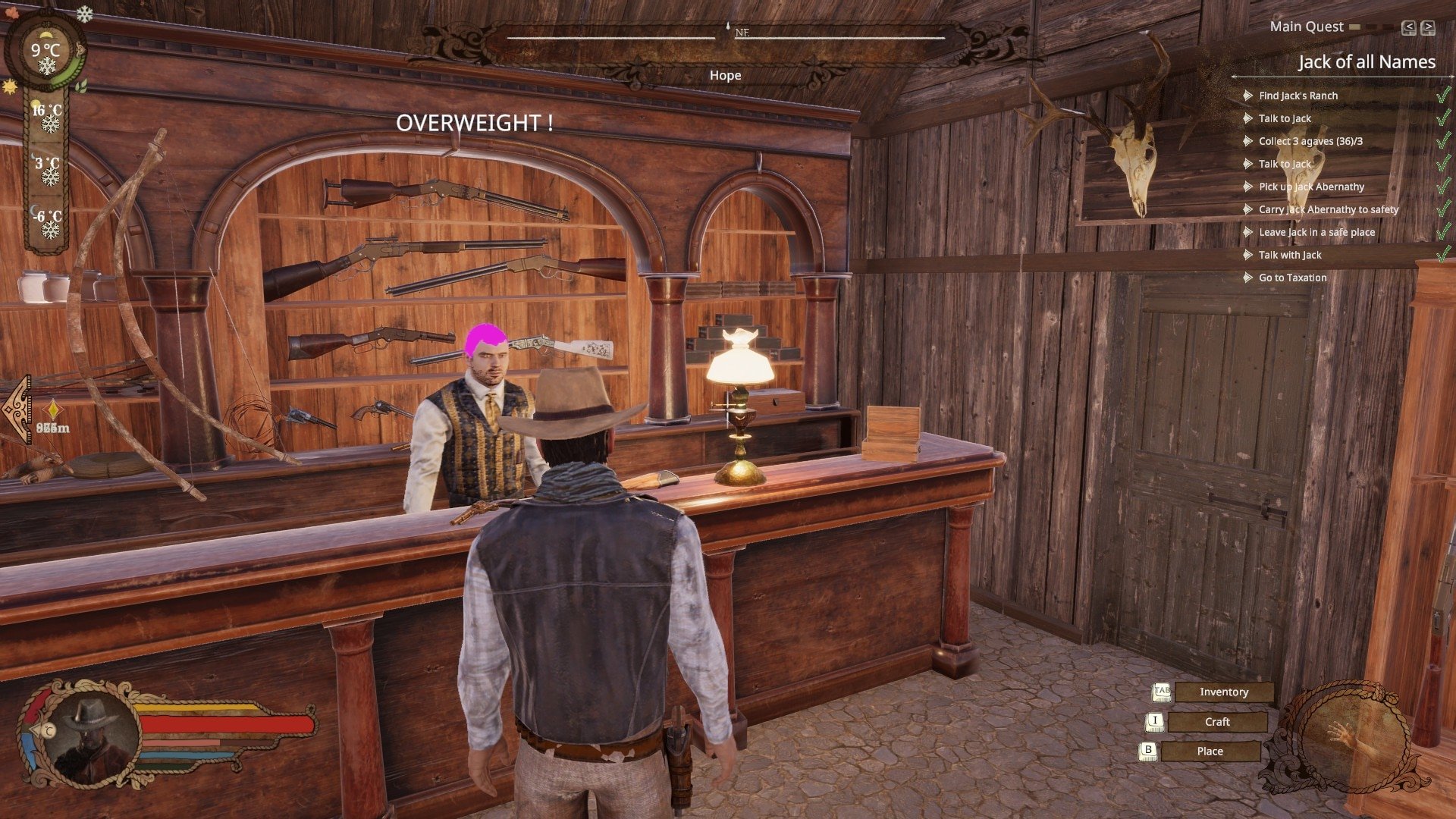Click the compass bar showing NE
This screenshot has height=819, width=1456.
[x=726, y=35]
